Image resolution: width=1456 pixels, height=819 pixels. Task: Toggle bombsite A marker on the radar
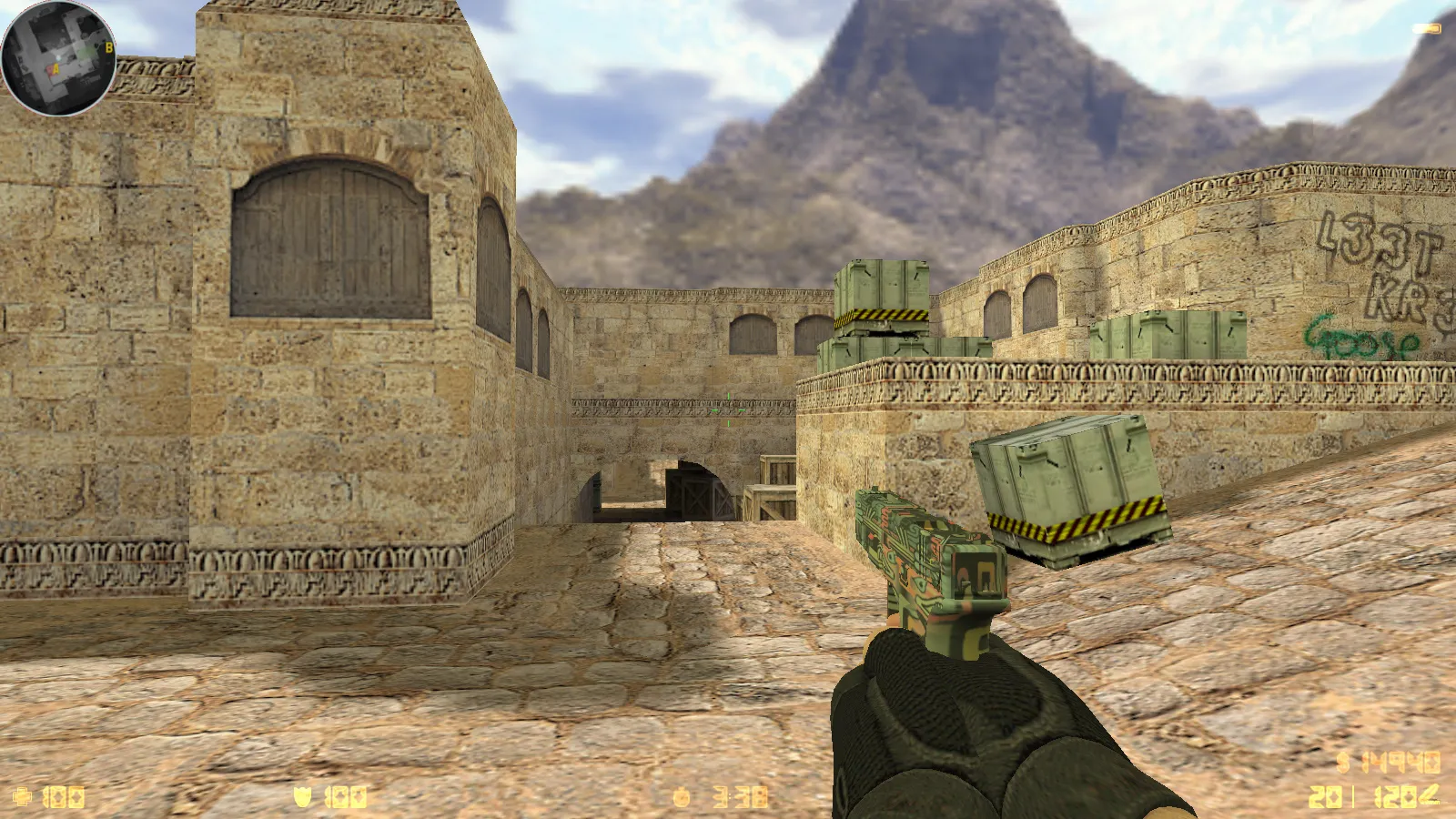click(56, 69)
